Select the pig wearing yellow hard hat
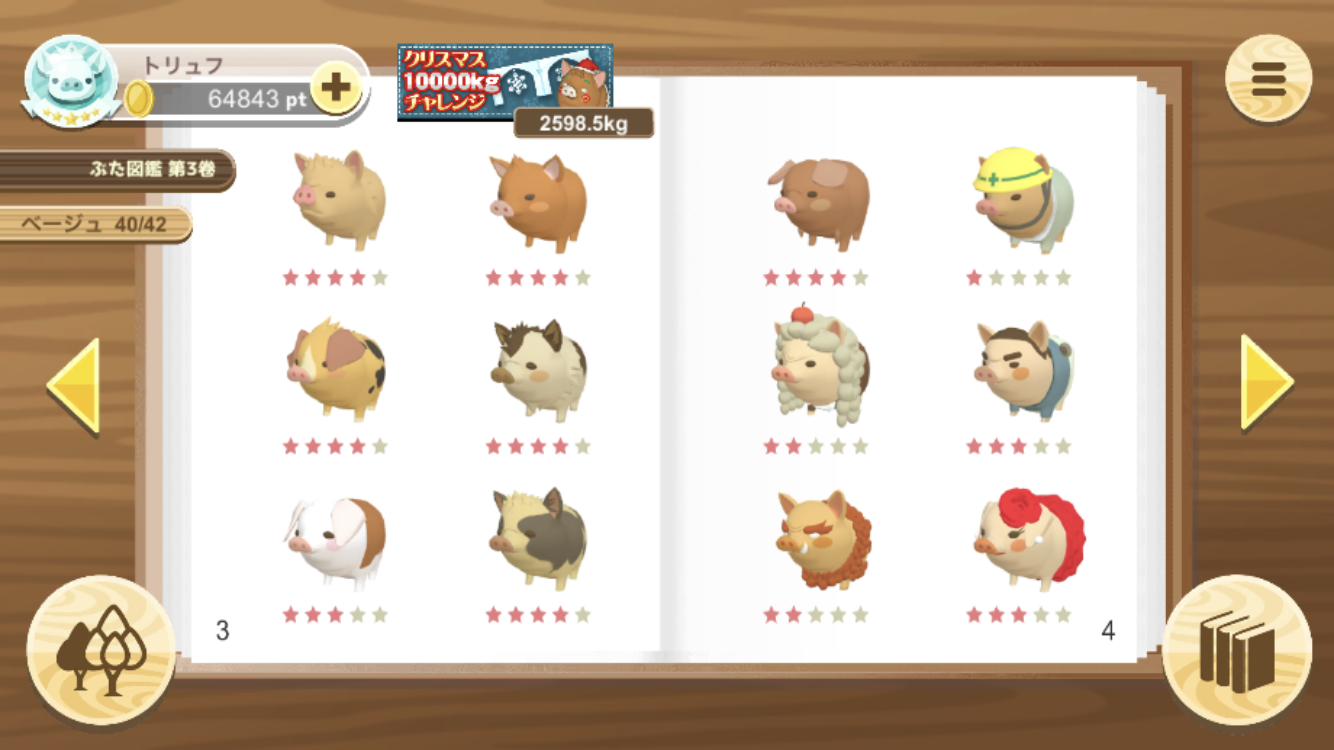 point(1021,201)
